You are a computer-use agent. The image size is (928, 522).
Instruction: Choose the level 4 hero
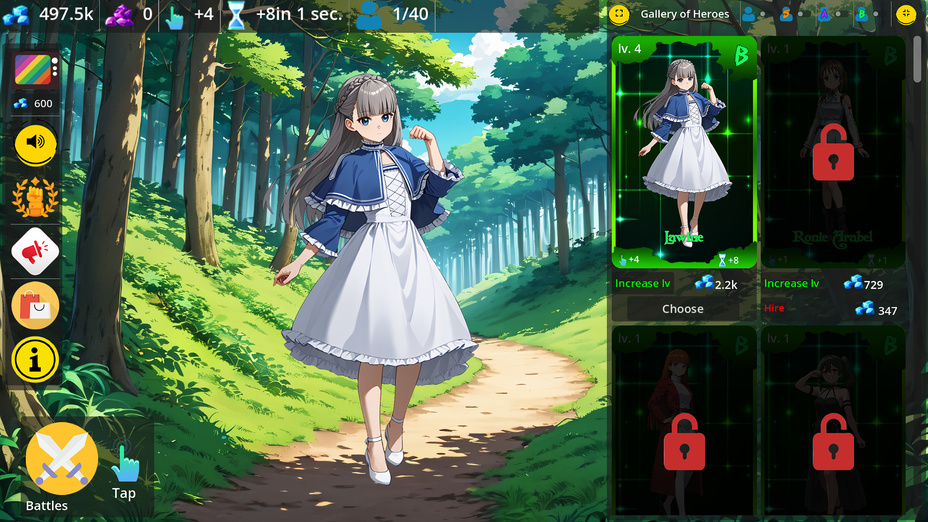coord(683,309)
